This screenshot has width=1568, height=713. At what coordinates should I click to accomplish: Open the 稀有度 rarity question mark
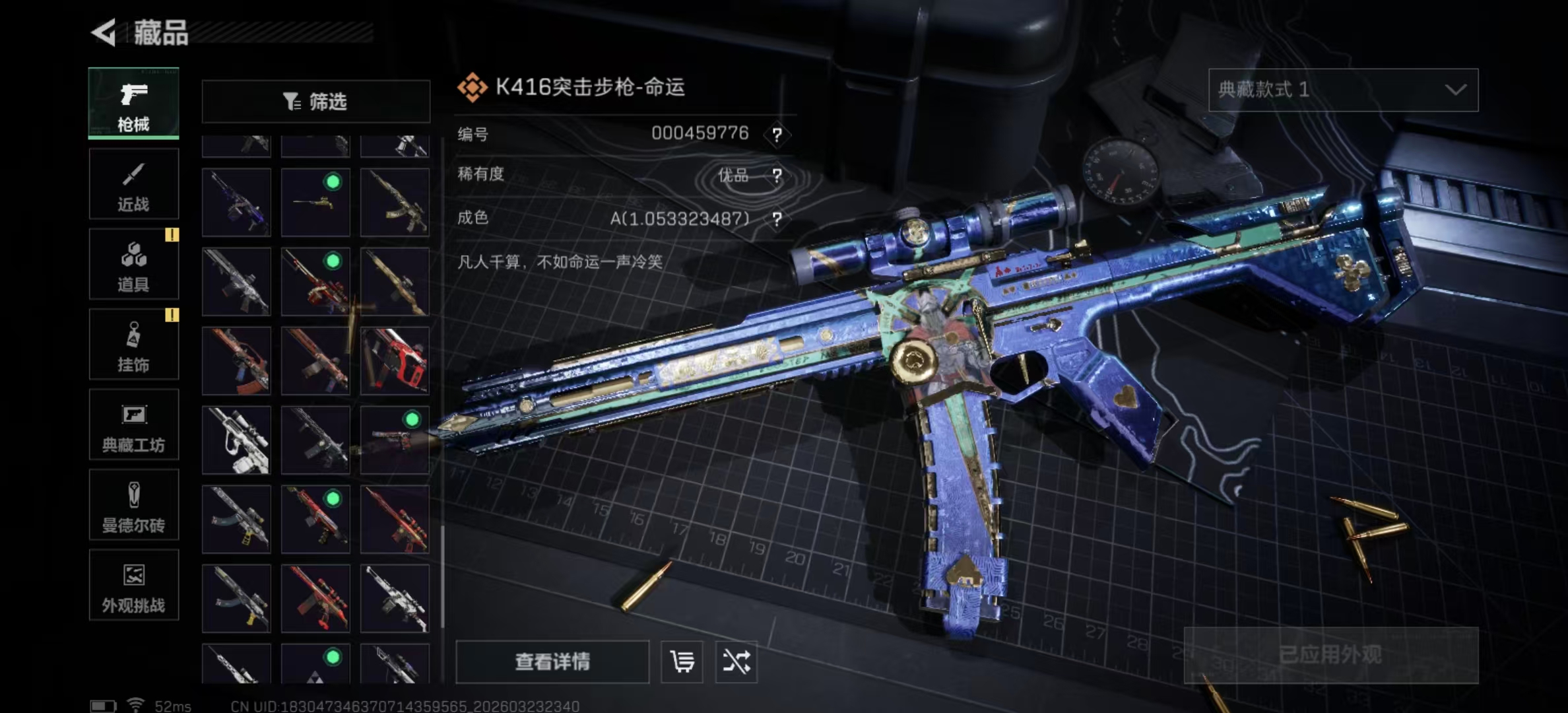[777, 176]
